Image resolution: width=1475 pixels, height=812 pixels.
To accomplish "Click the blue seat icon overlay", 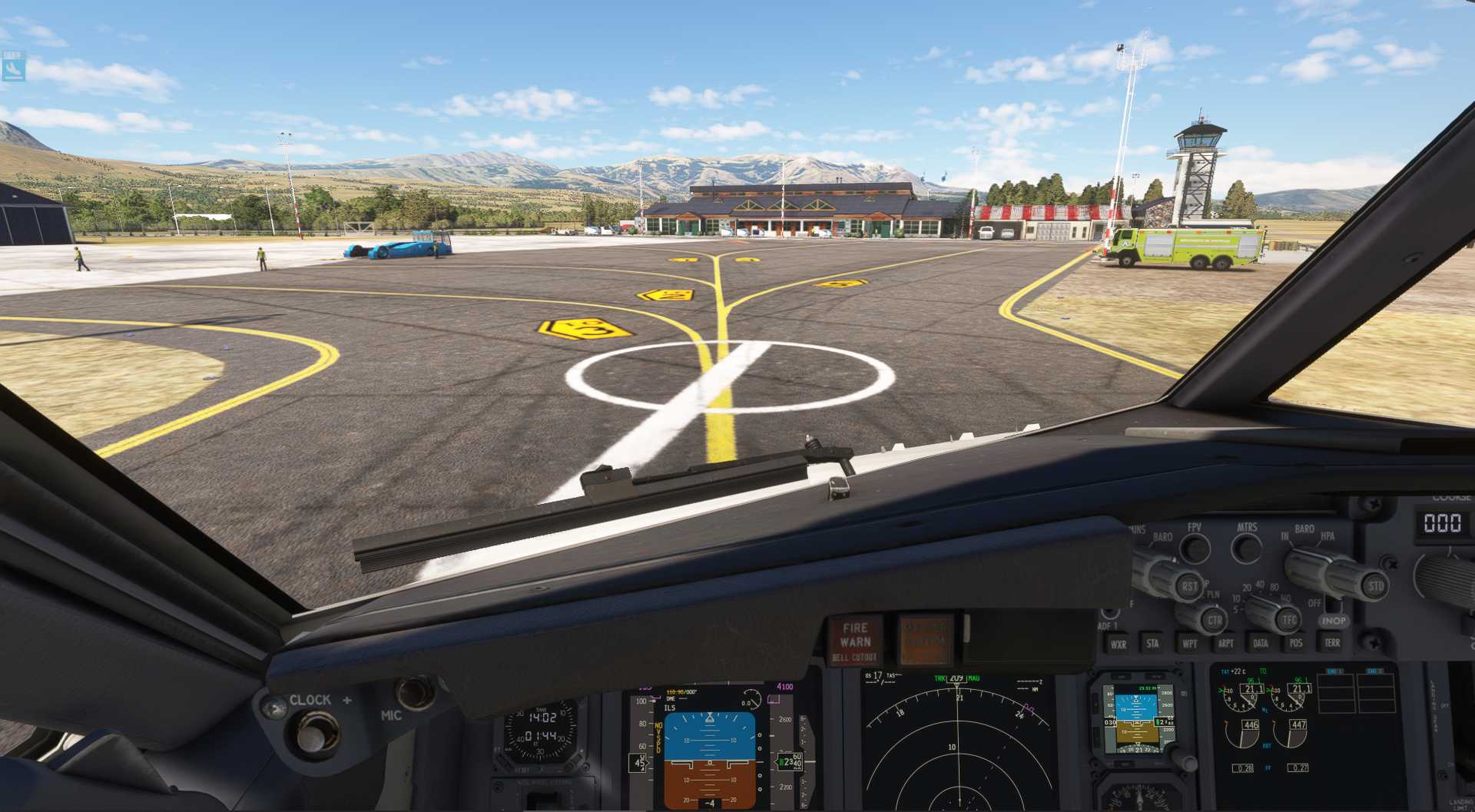I will pos(13,67).
